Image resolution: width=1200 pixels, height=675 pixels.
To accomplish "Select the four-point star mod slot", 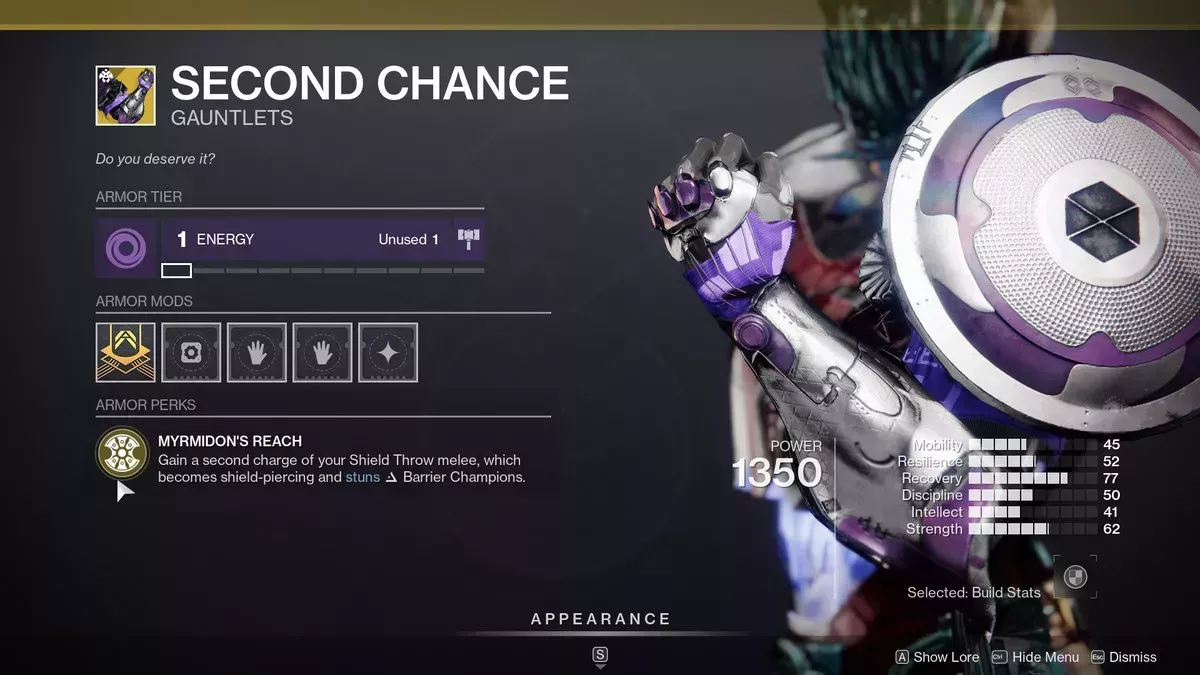I will (x=388, y=352).
